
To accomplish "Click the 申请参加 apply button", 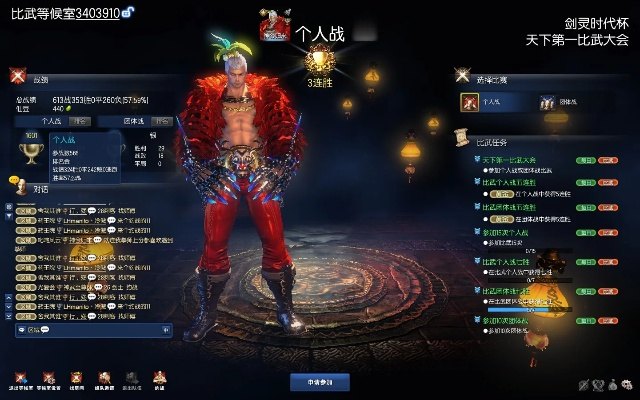I will [320, 382].
